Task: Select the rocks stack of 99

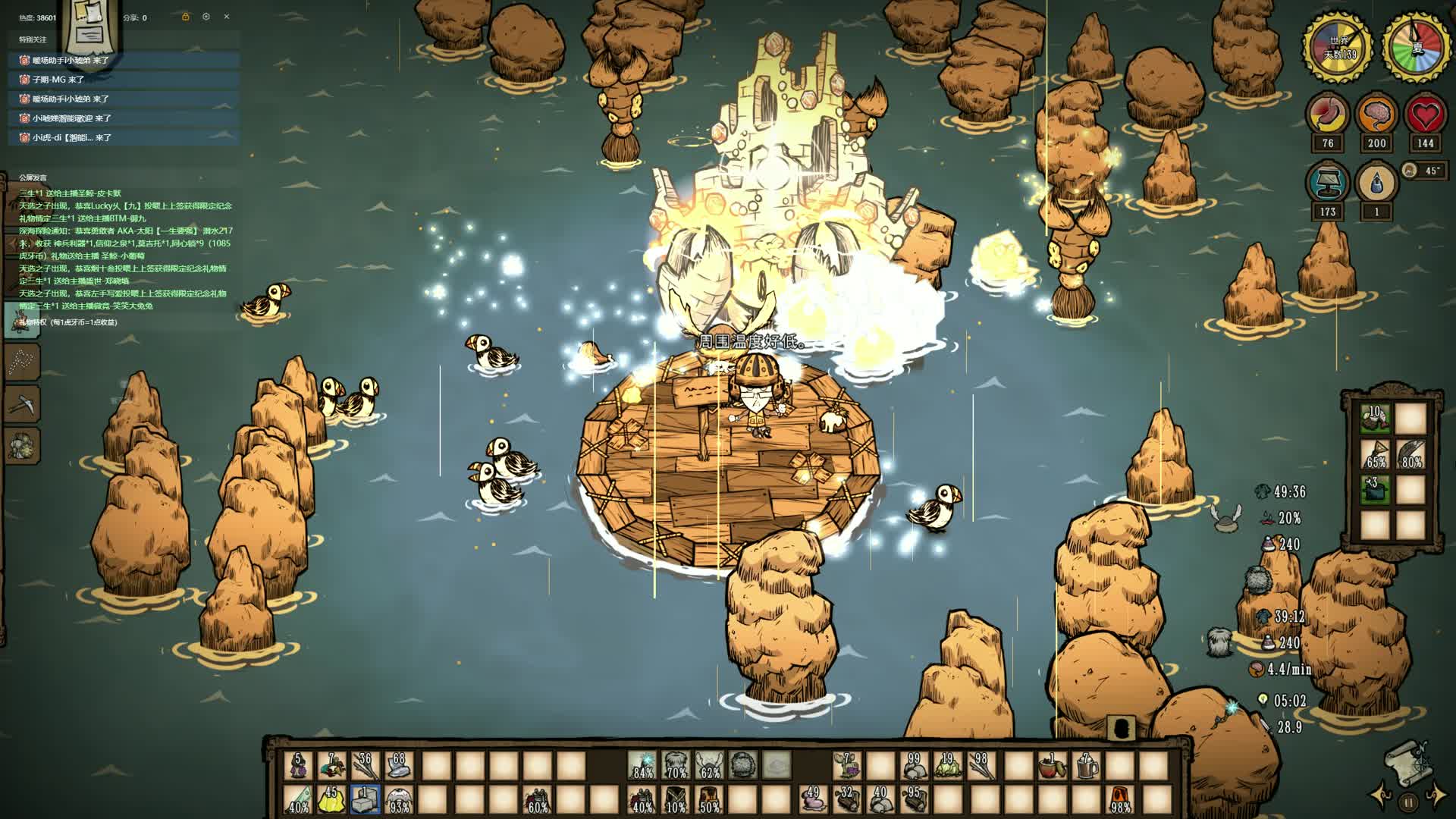Action: [x=915, y=766]
